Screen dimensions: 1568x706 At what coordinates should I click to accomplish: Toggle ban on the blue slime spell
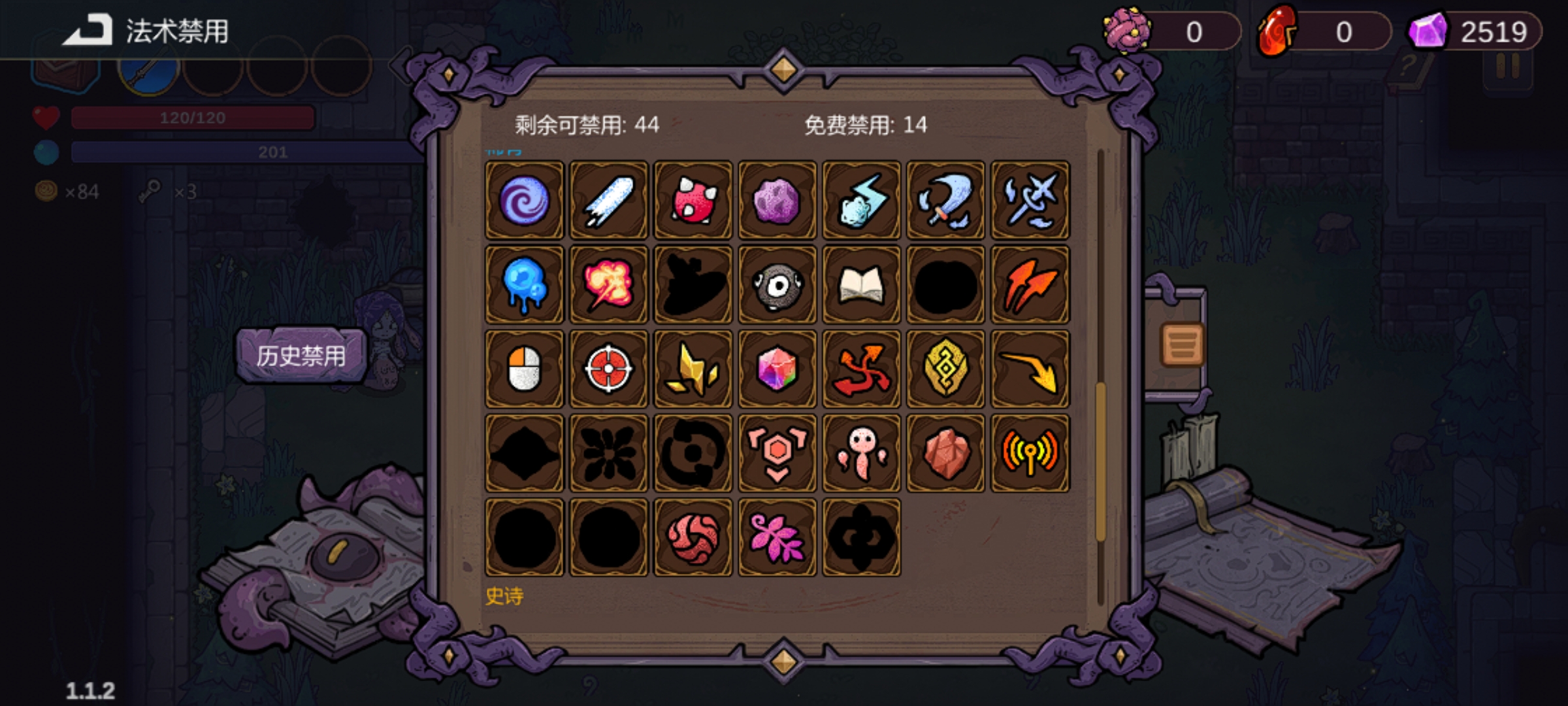[x=523, y=284]
